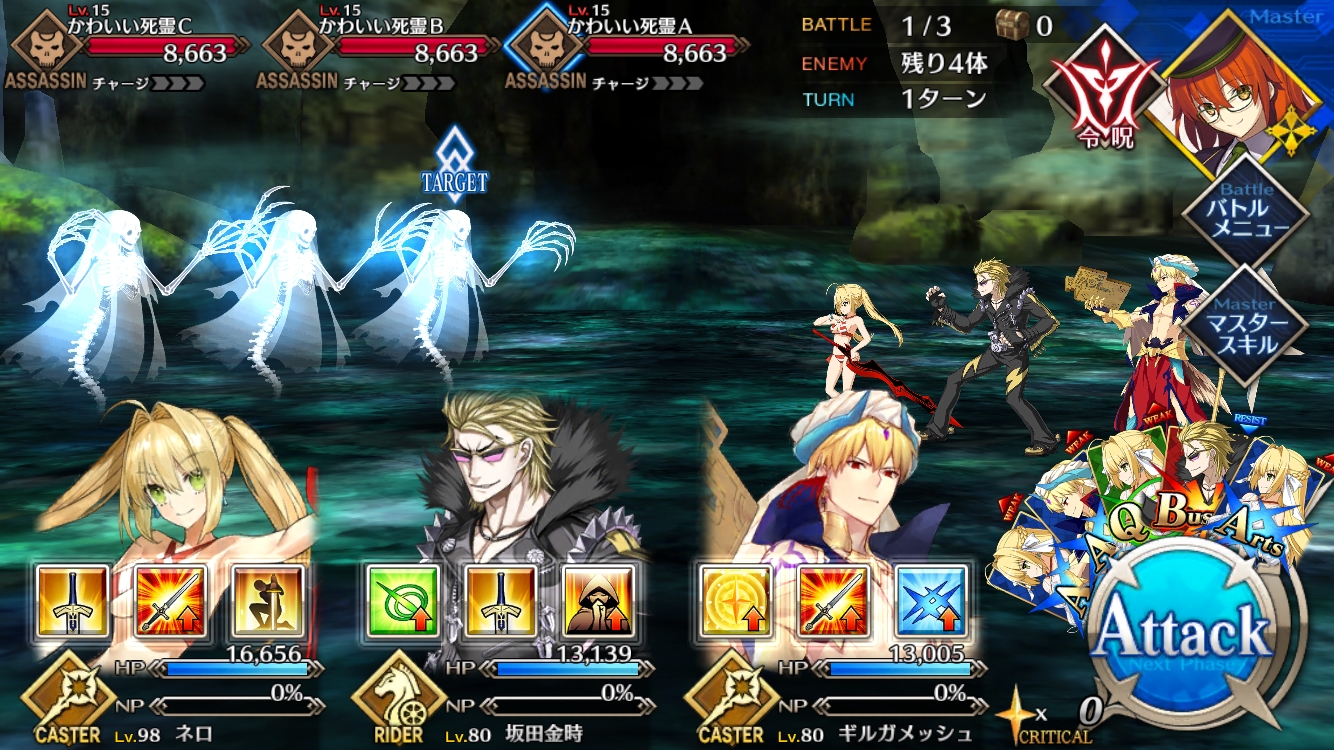Activate Gilgamesh's golden star circle skill
The height and width of the screenshot is (750, 1334).
(x=735, y=601)
